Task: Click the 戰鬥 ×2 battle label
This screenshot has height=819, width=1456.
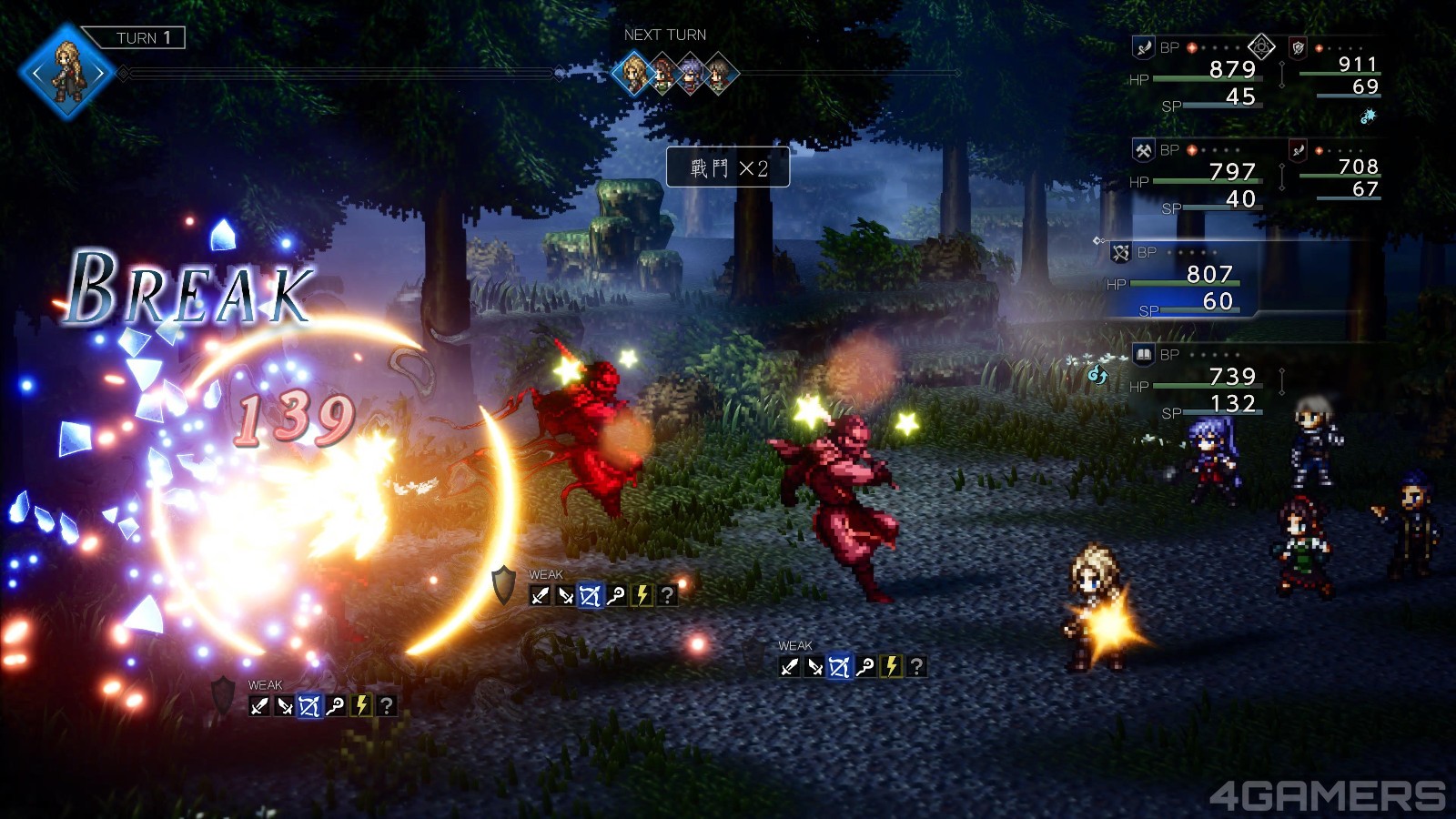Action: [728, 167]
